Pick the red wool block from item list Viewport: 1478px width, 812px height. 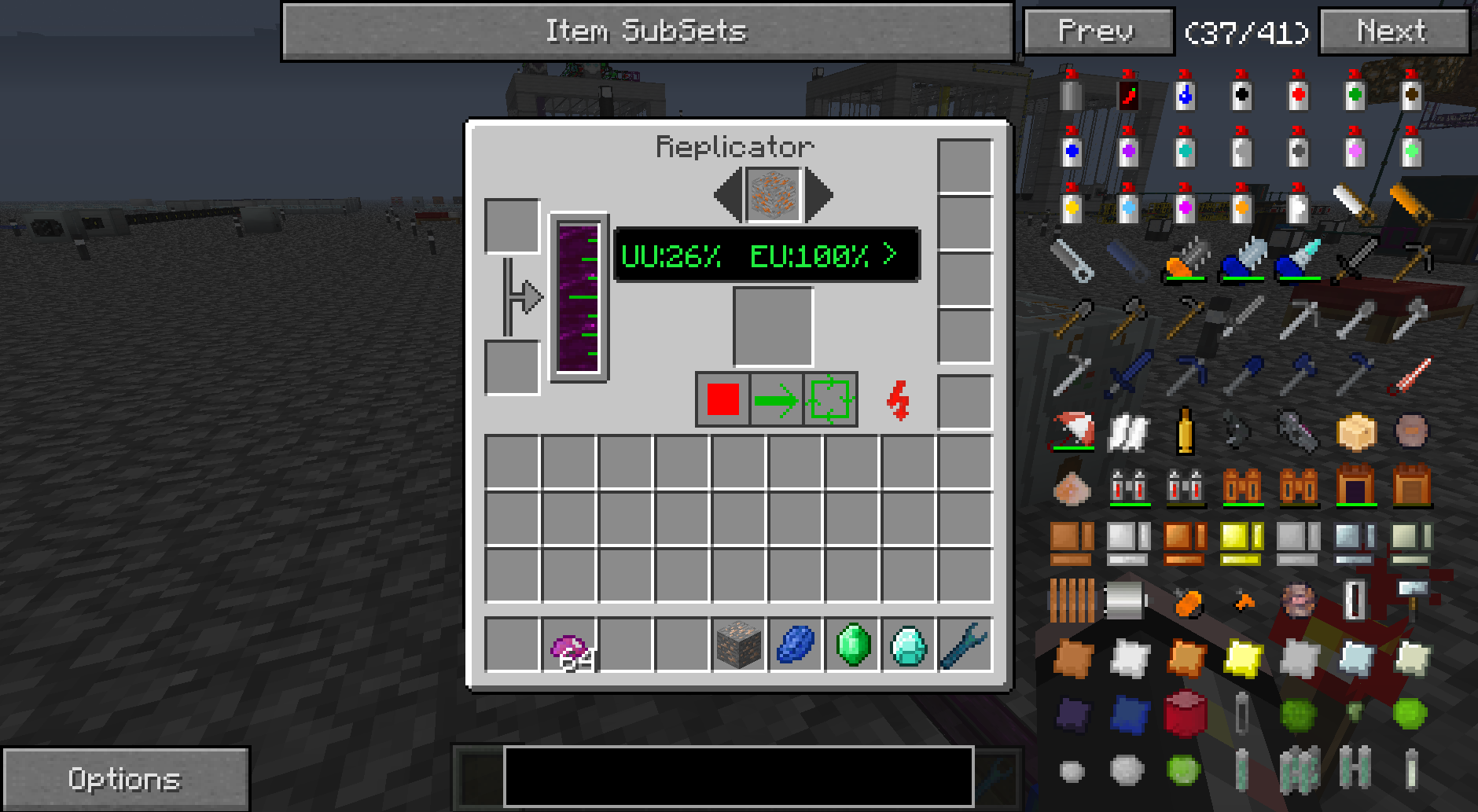1185,714
